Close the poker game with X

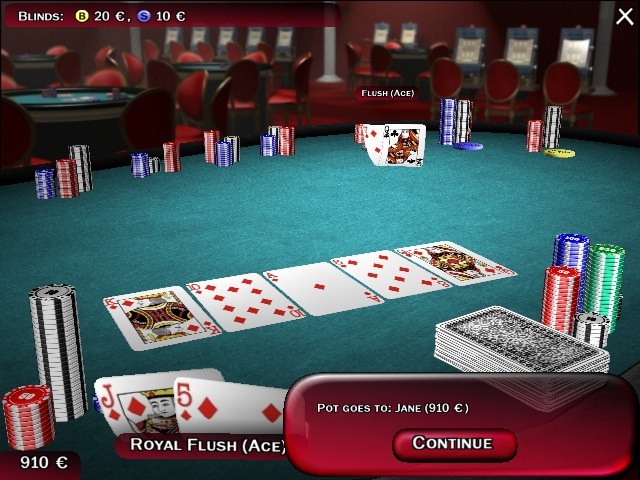pyautogui.click(x=624, y=14)
